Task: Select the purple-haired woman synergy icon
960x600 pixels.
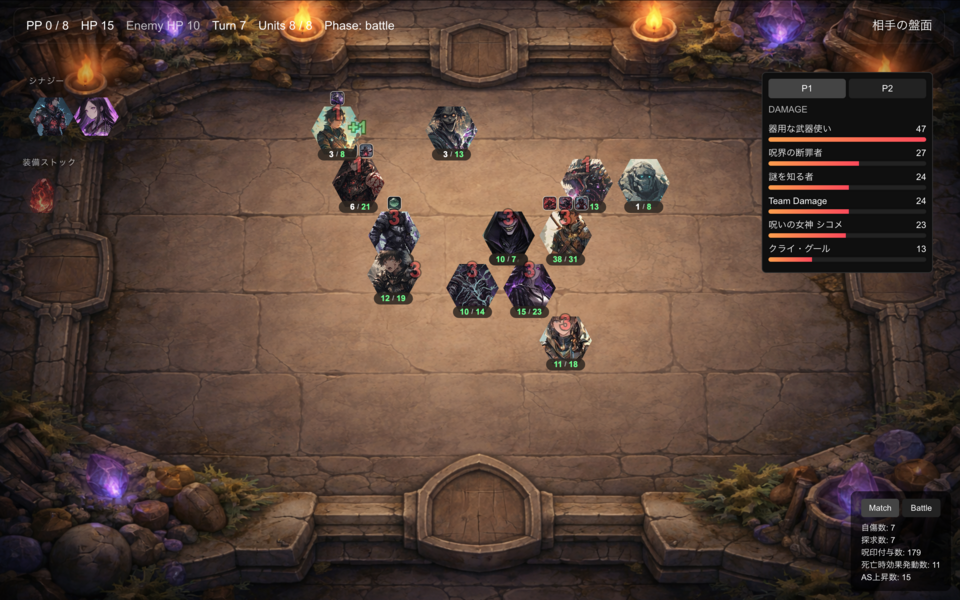Action: (x=96, y=116)
